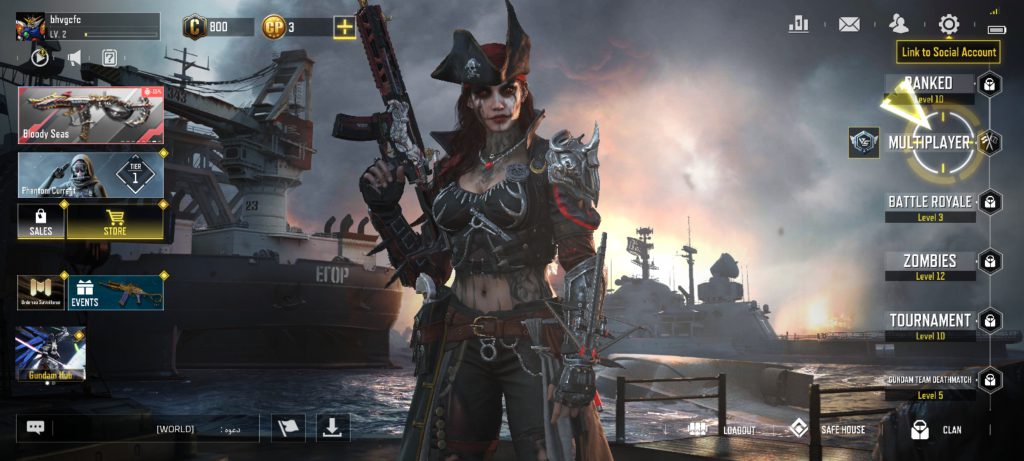Open the bhvgcfc player profile avatar

click(x=32, y=26)
